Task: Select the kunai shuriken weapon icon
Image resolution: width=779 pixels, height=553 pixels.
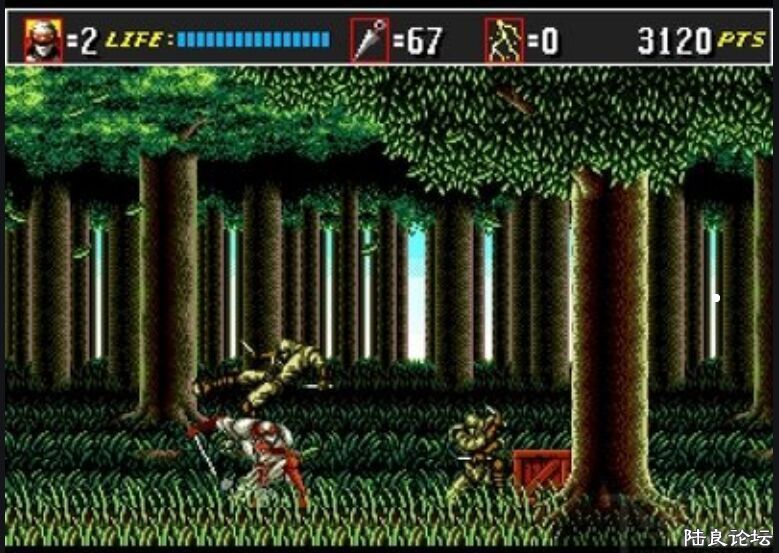Action: coord(369,41)
